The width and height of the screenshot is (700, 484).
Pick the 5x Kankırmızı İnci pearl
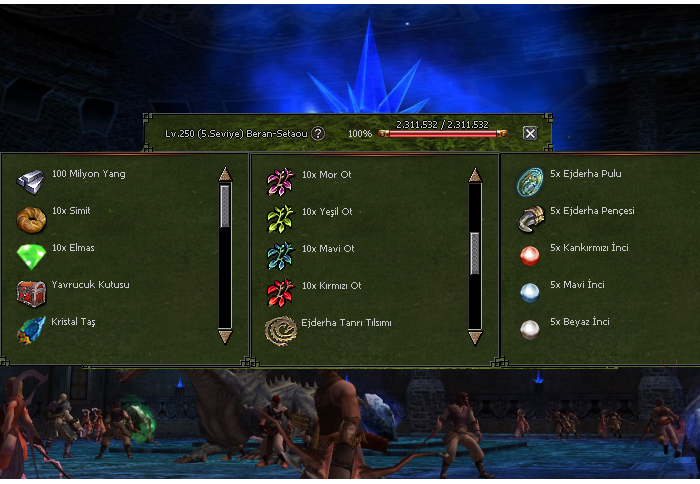point(530,255)
